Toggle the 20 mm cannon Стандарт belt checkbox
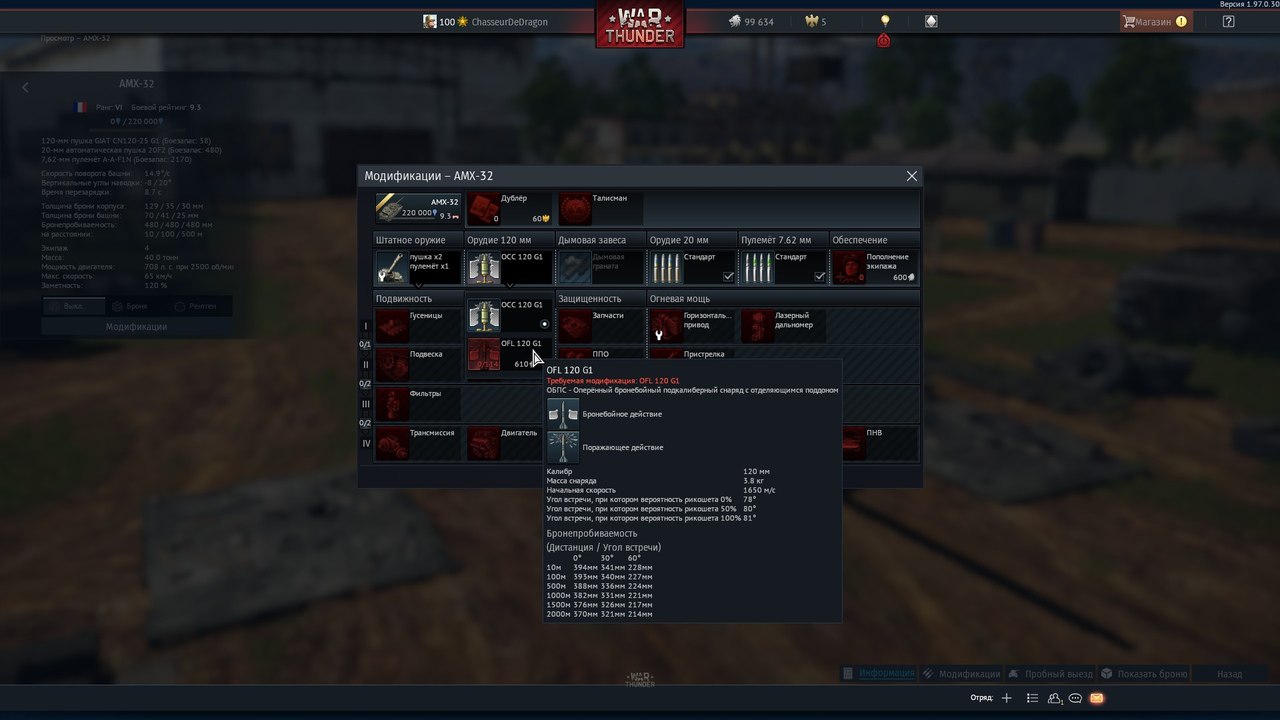This screenshot has width=1280, height=720. 728,277
